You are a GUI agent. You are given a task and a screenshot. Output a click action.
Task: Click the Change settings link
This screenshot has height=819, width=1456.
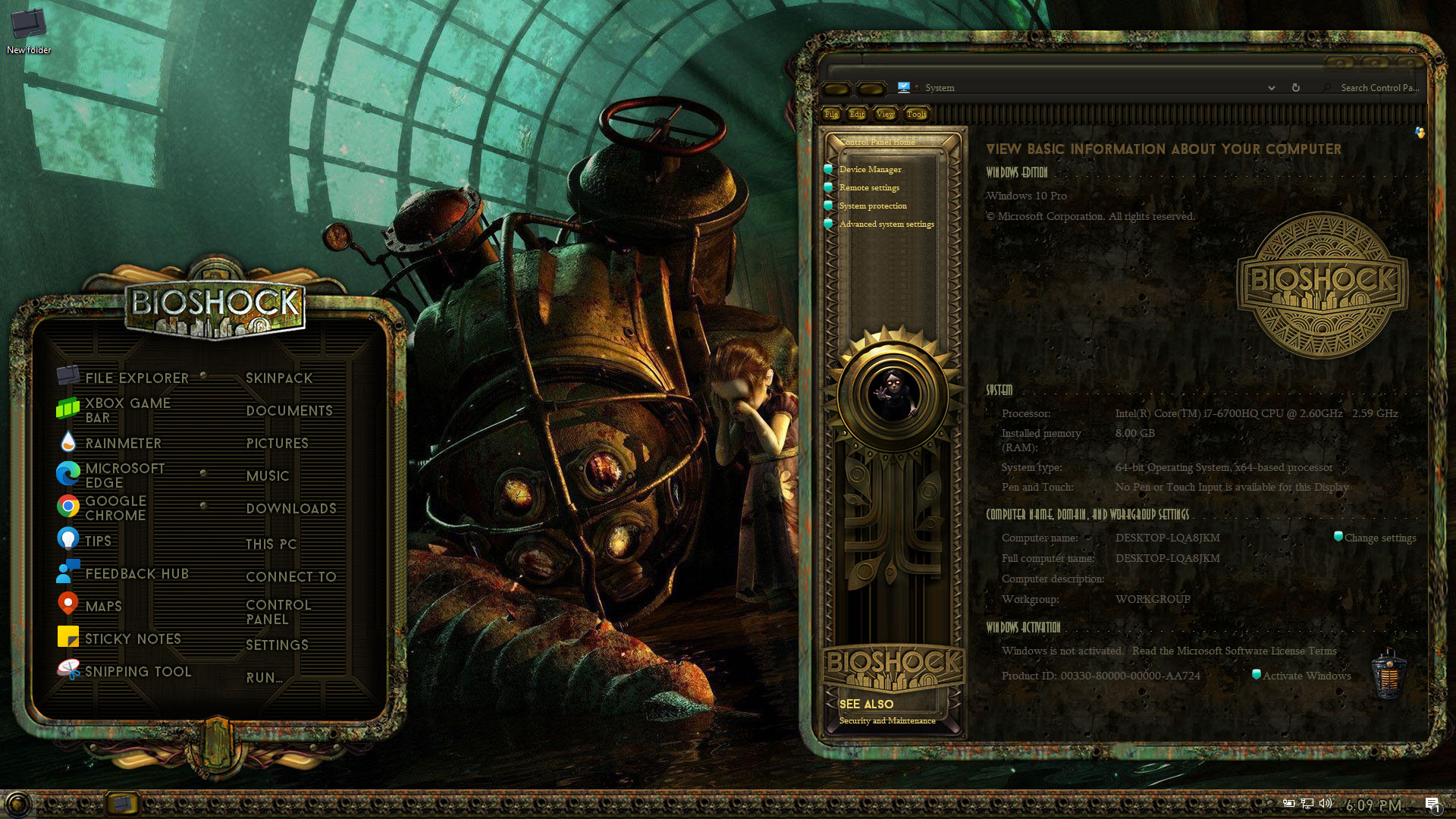pyautogui.click(x=1379, y=538)
